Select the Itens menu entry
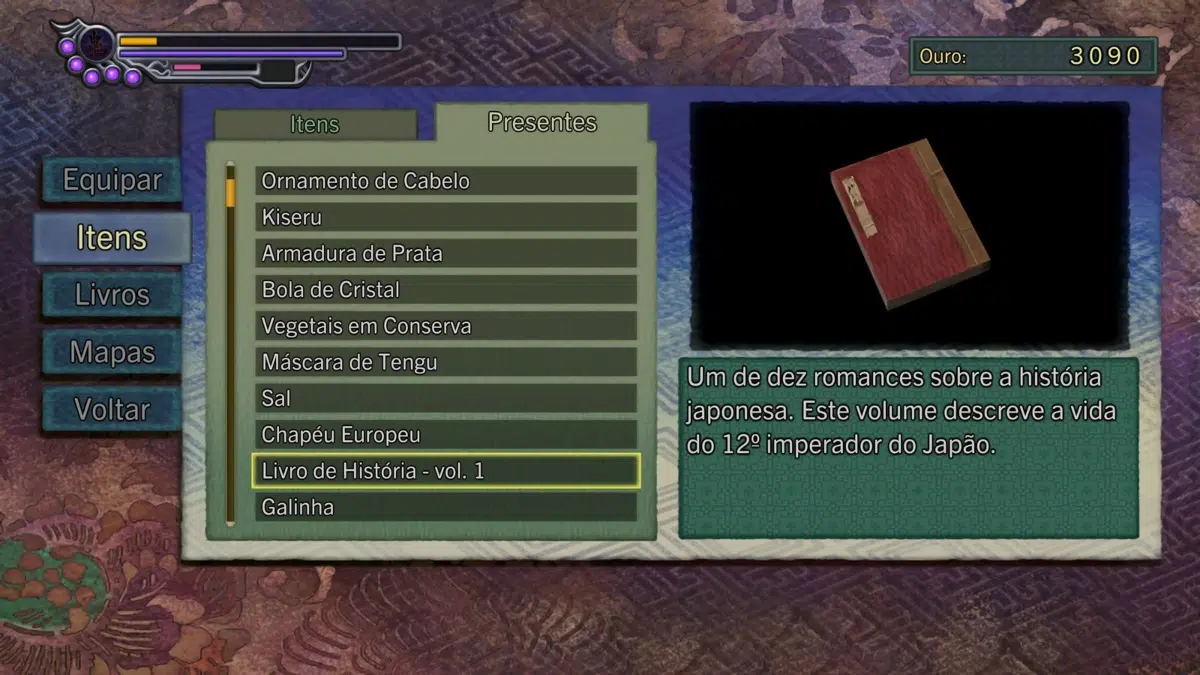The height and width of the screenshot is (675, 1200). coord(111,238)
